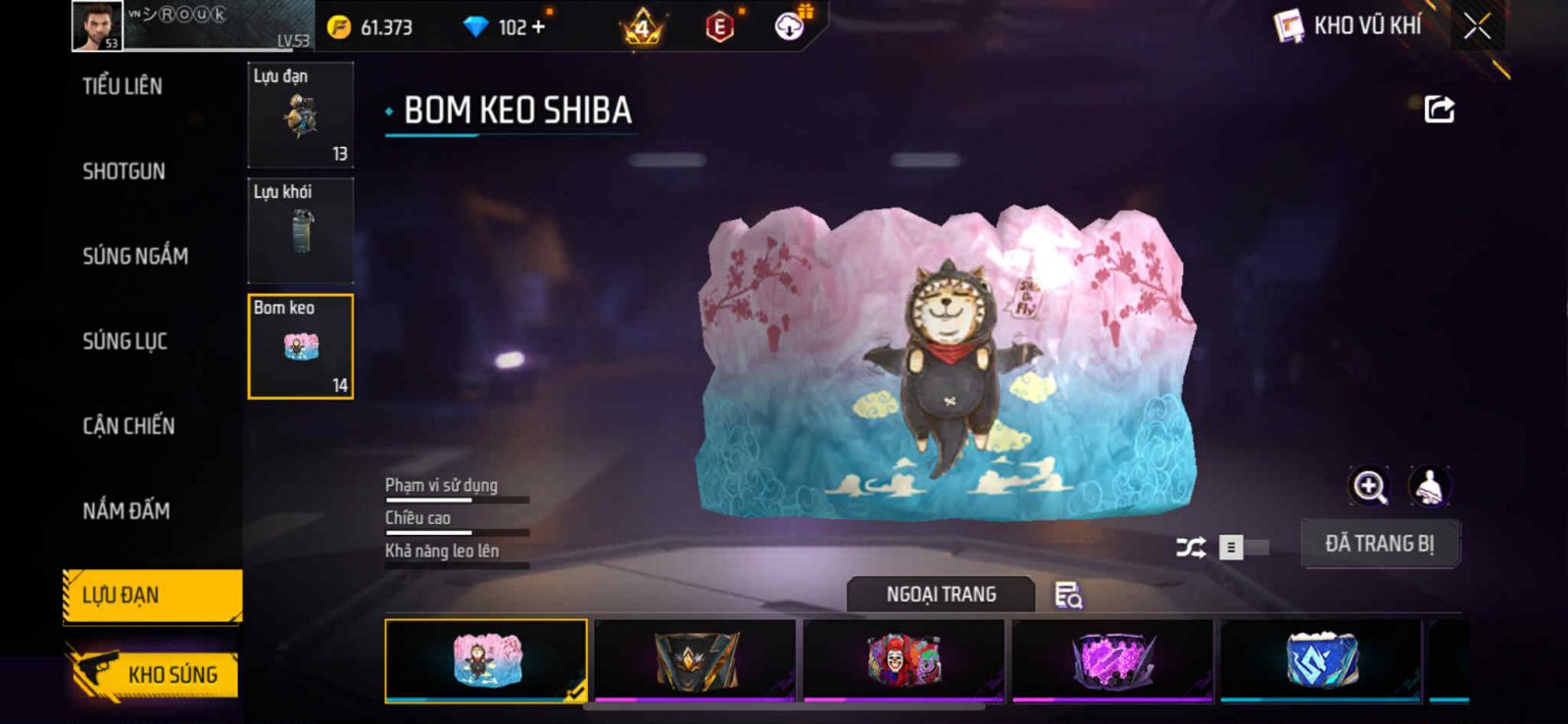Screen dimensions: 1568x724
Task: Select the Bom keo slot
Action: (301, 347)
